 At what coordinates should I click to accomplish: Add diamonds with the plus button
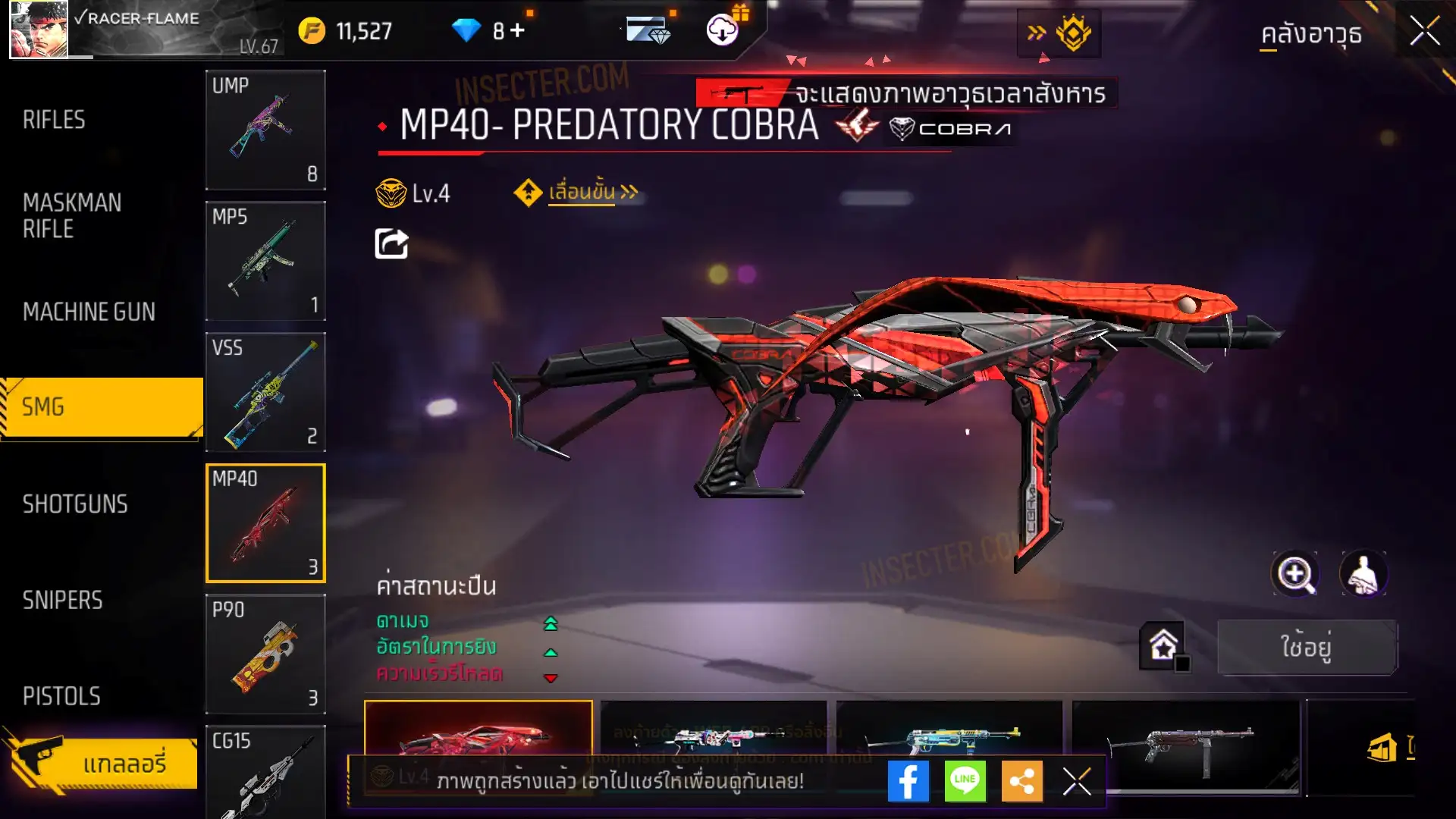pyautogui.click(x=517, y=30)
